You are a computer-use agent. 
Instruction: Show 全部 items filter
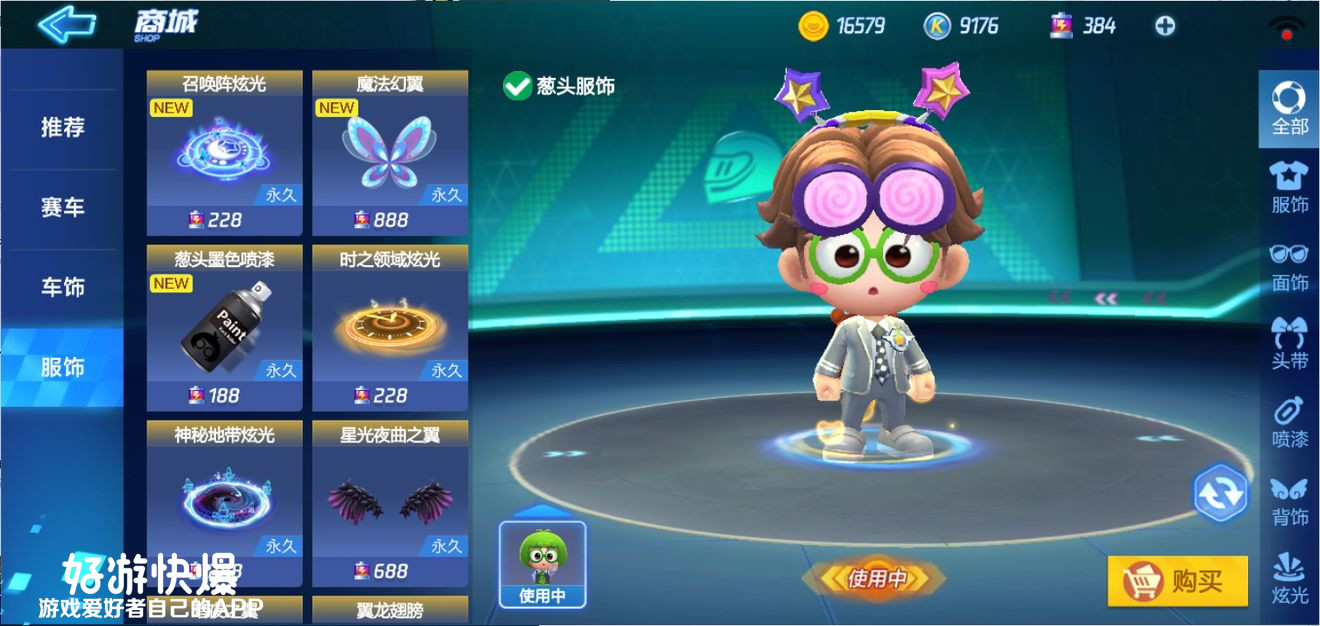pyautogui.click(x=1289, y=108)
